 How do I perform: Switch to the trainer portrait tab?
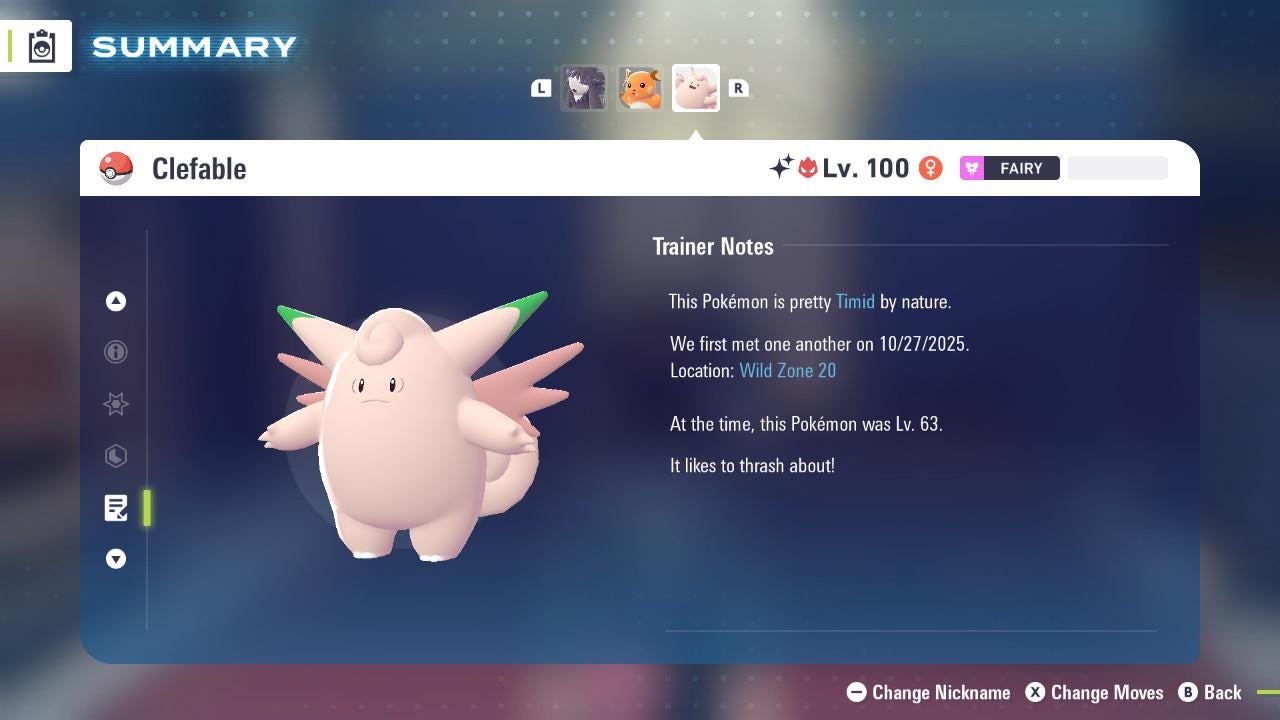tap(585, 88)
